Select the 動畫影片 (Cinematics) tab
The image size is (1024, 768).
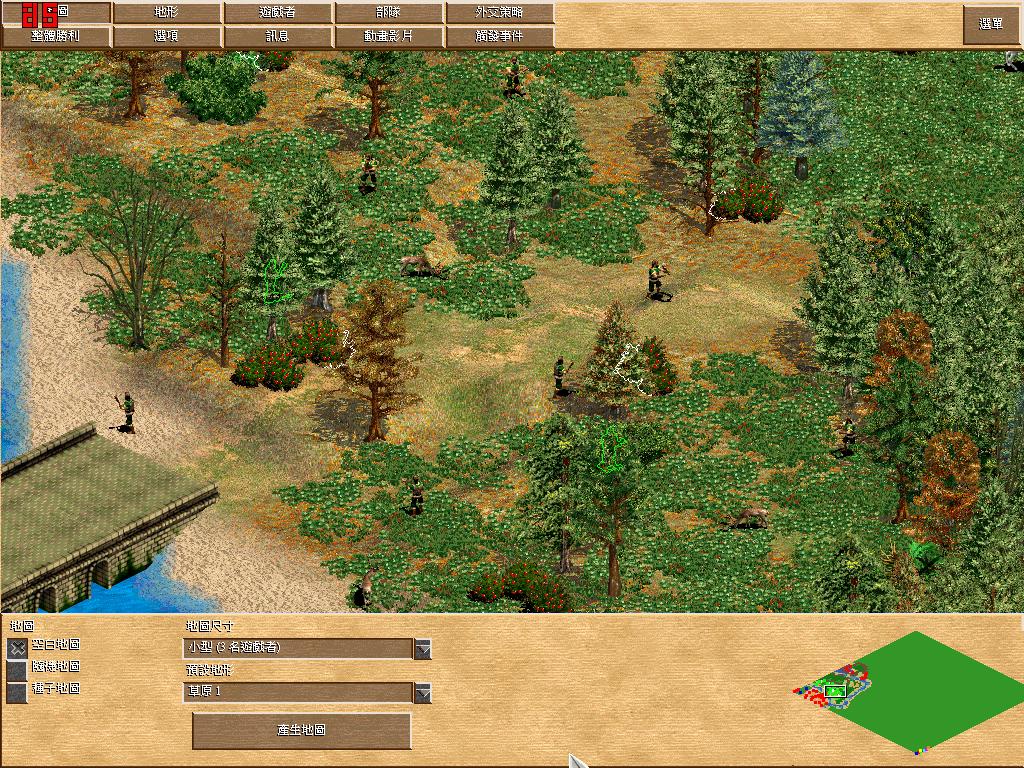pyautogui.click(x=389, y=36)
